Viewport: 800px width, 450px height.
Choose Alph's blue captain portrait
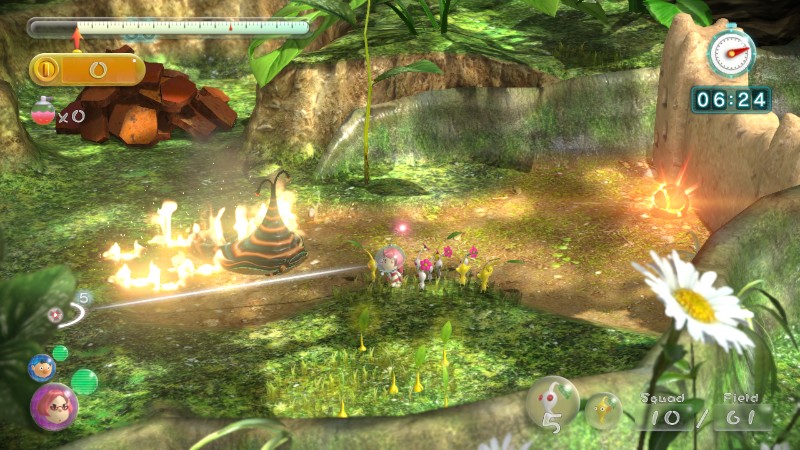tap(42, 368)
